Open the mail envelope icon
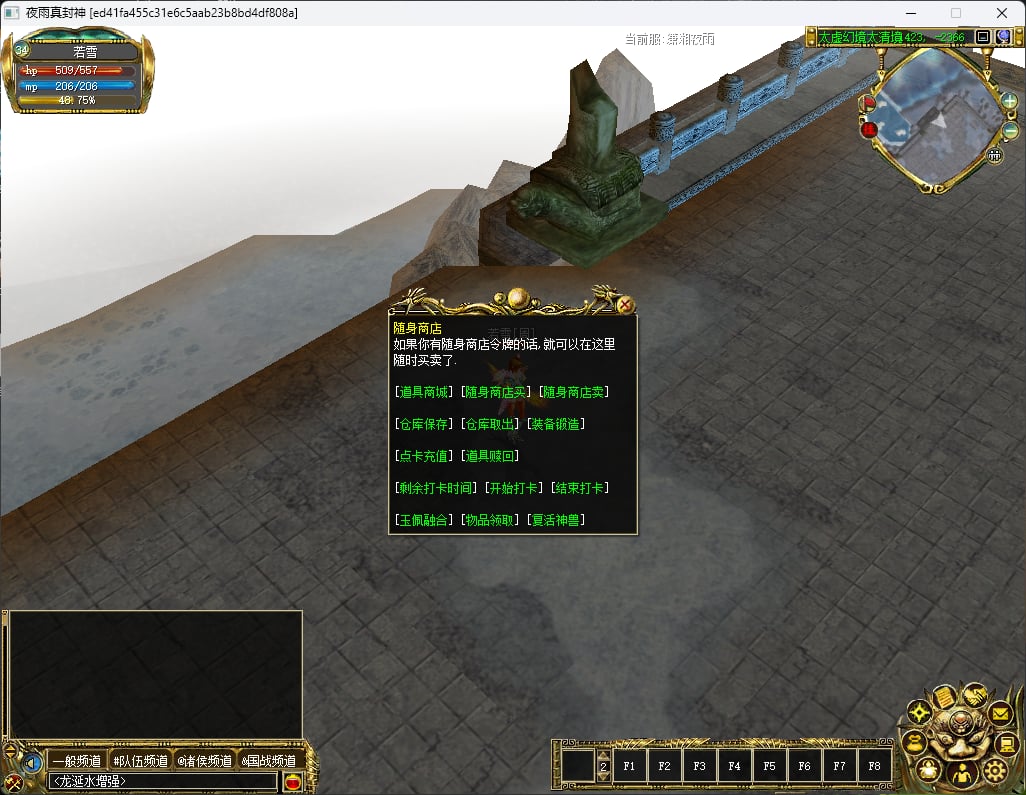This screenshot has width=1026, height=795. point(1000,714)
